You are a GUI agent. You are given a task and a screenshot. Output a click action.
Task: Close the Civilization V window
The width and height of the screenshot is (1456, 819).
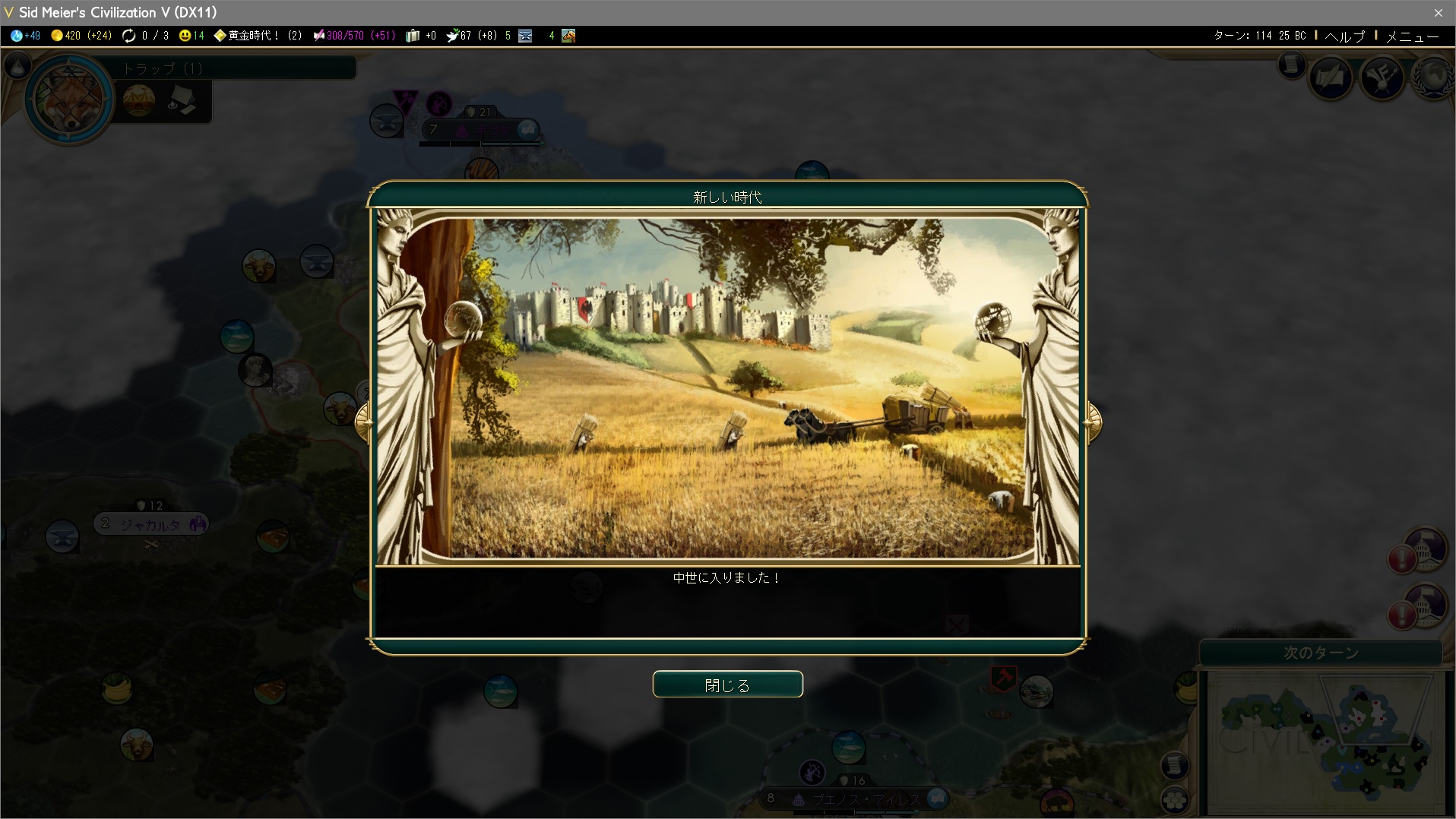pyautogui.click(x=1438, y=12)
